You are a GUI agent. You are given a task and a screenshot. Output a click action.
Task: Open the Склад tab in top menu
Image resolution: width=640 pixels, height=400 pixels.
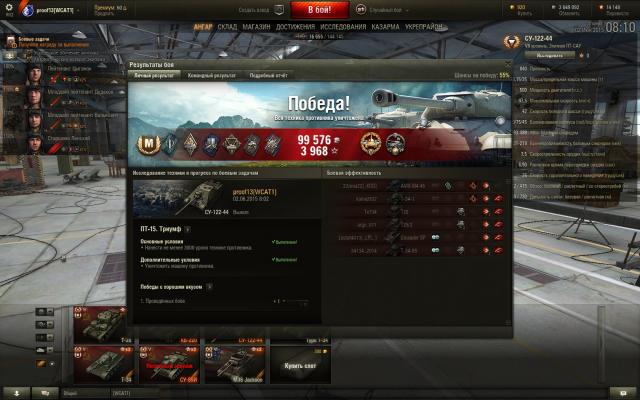coord(227,28)
